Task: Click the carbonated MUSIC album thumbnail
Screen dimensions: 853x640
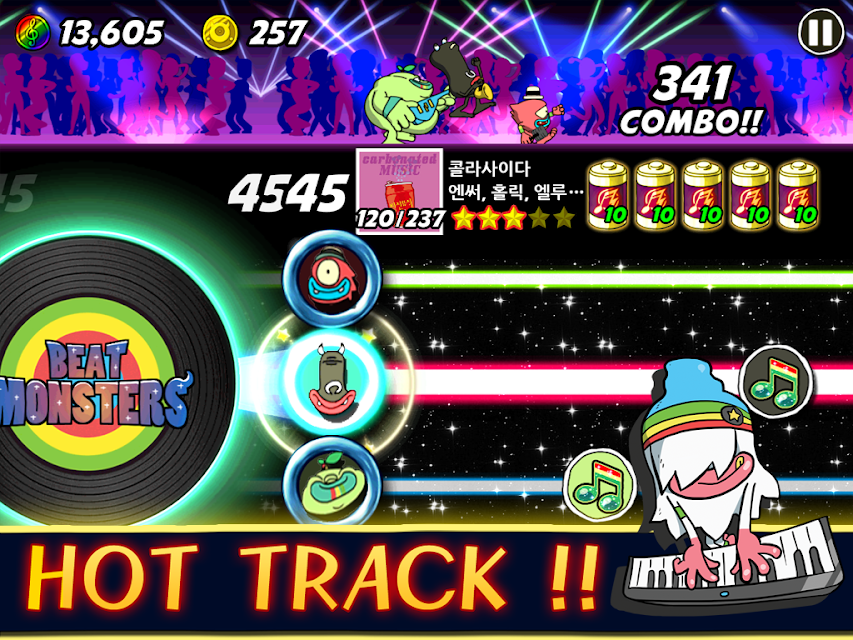Action: point(399,191)
